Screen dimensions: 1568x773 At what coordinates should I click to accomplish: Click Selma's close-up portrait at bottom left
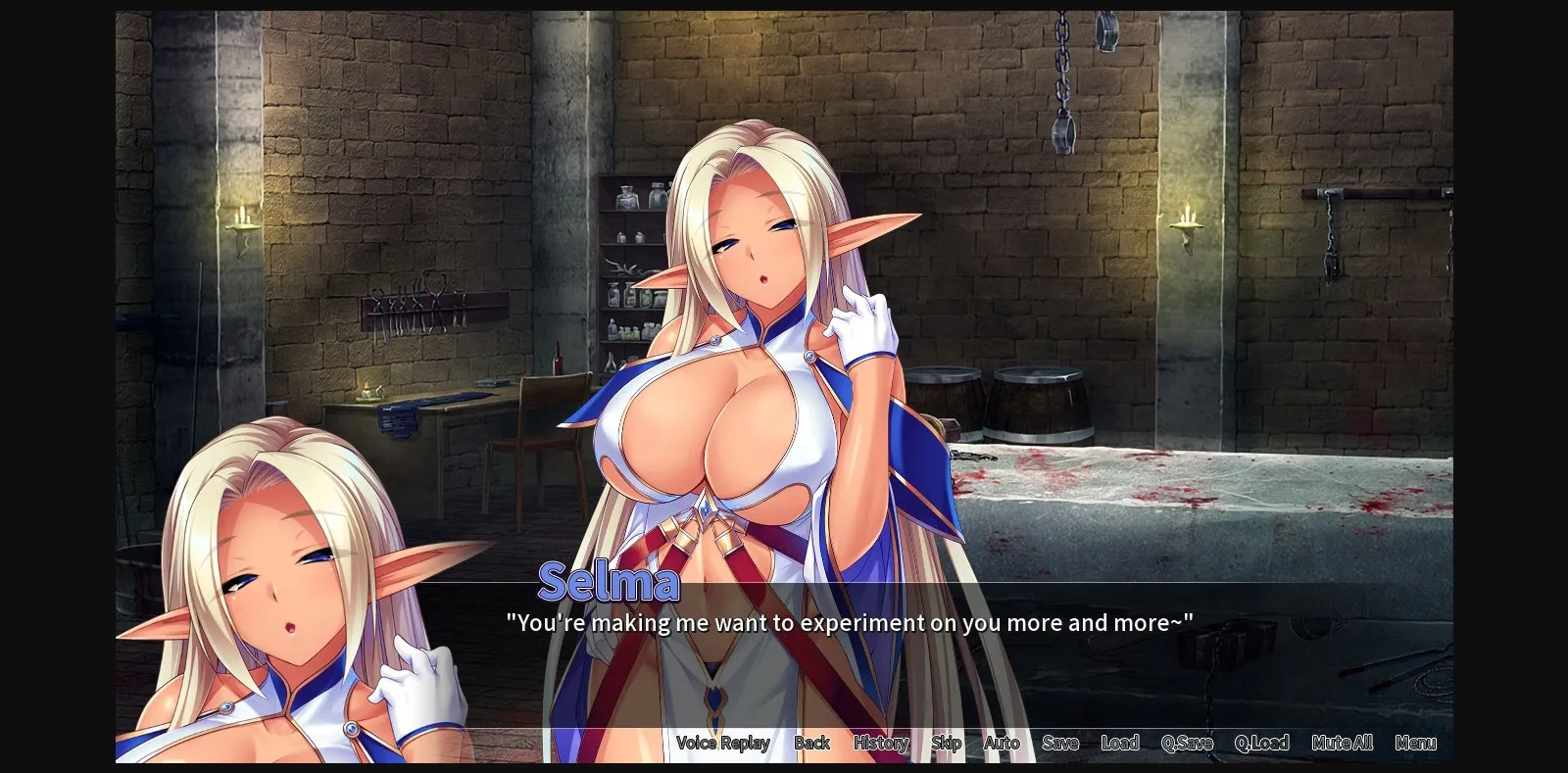pos(284,588)
